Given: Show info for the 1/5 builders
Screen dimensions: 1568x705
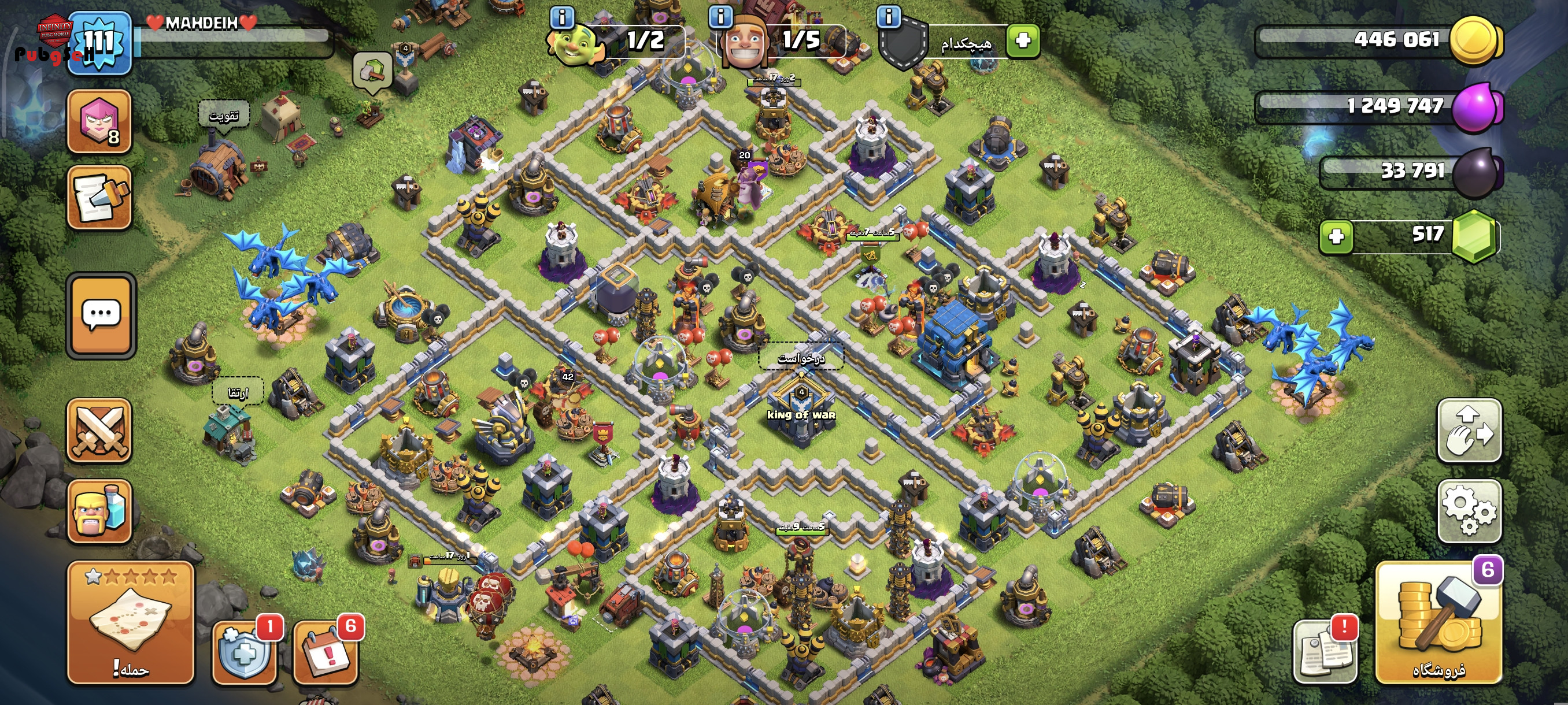Looking at the screenshot, I should pos(721,16).
